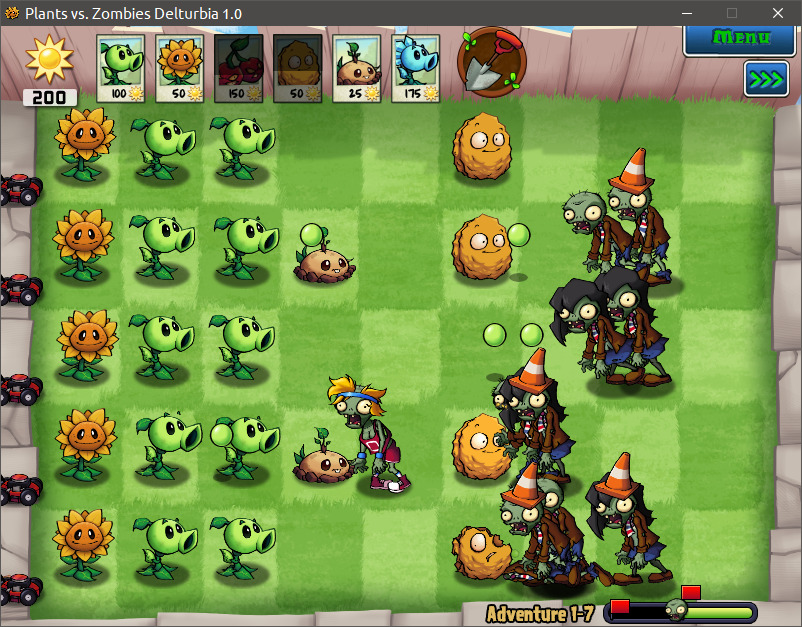
Task: Close the game window
Action: click(778, 13)
